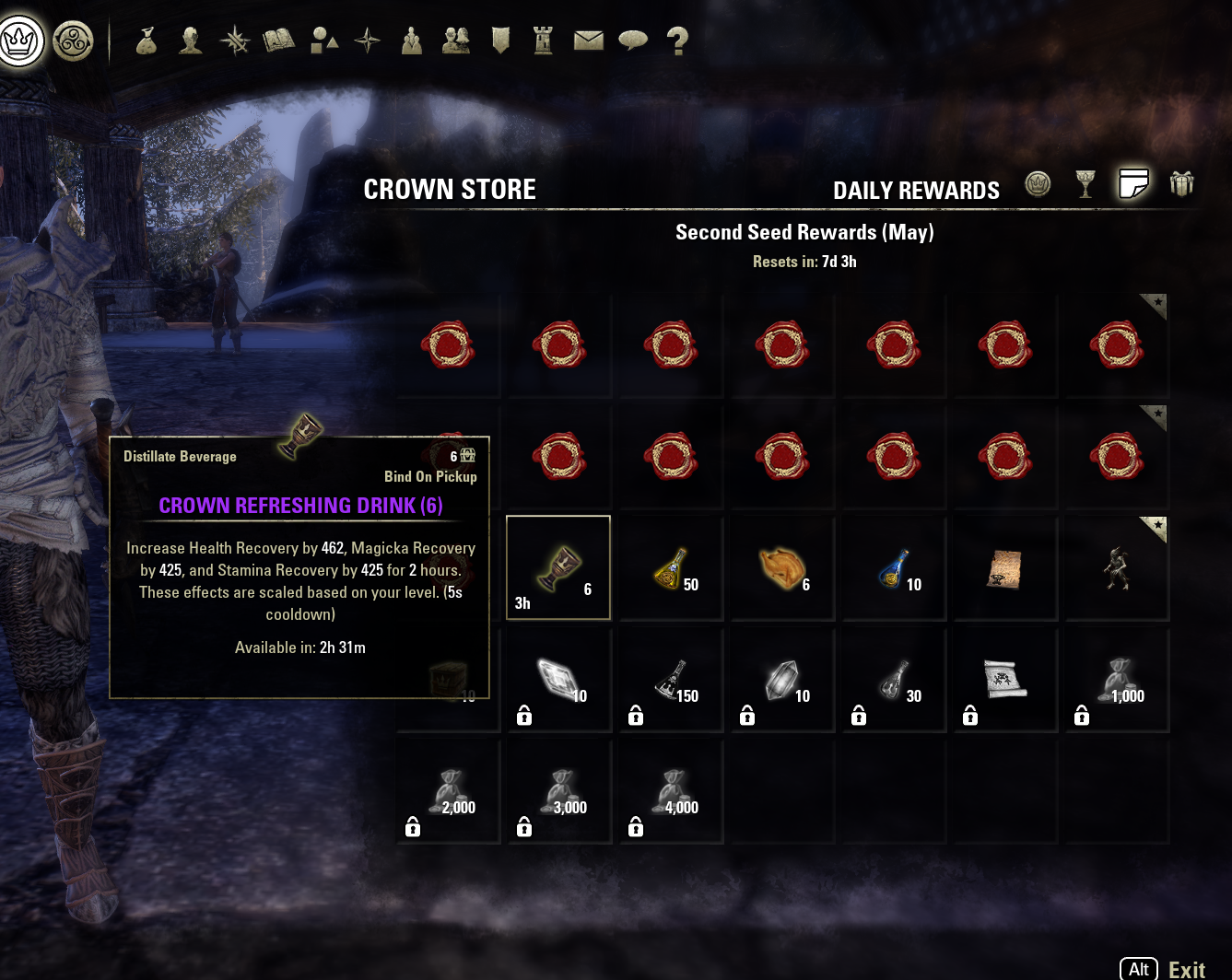Switch to the goblet tab
The height and width of the screenshot is (980, 1232).
pos(1085,184)
